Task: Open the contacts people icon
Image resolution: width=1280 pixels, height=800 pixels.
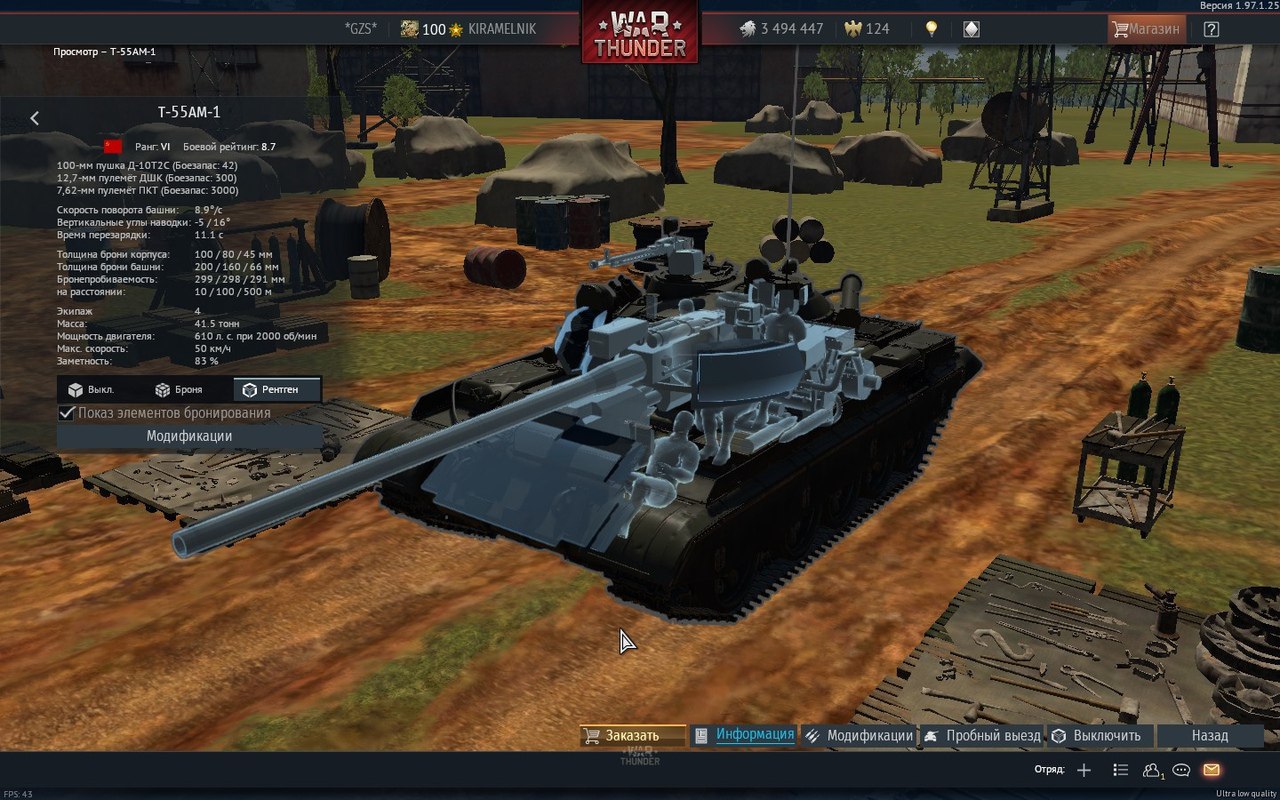Action: [x=1152, y=770]
